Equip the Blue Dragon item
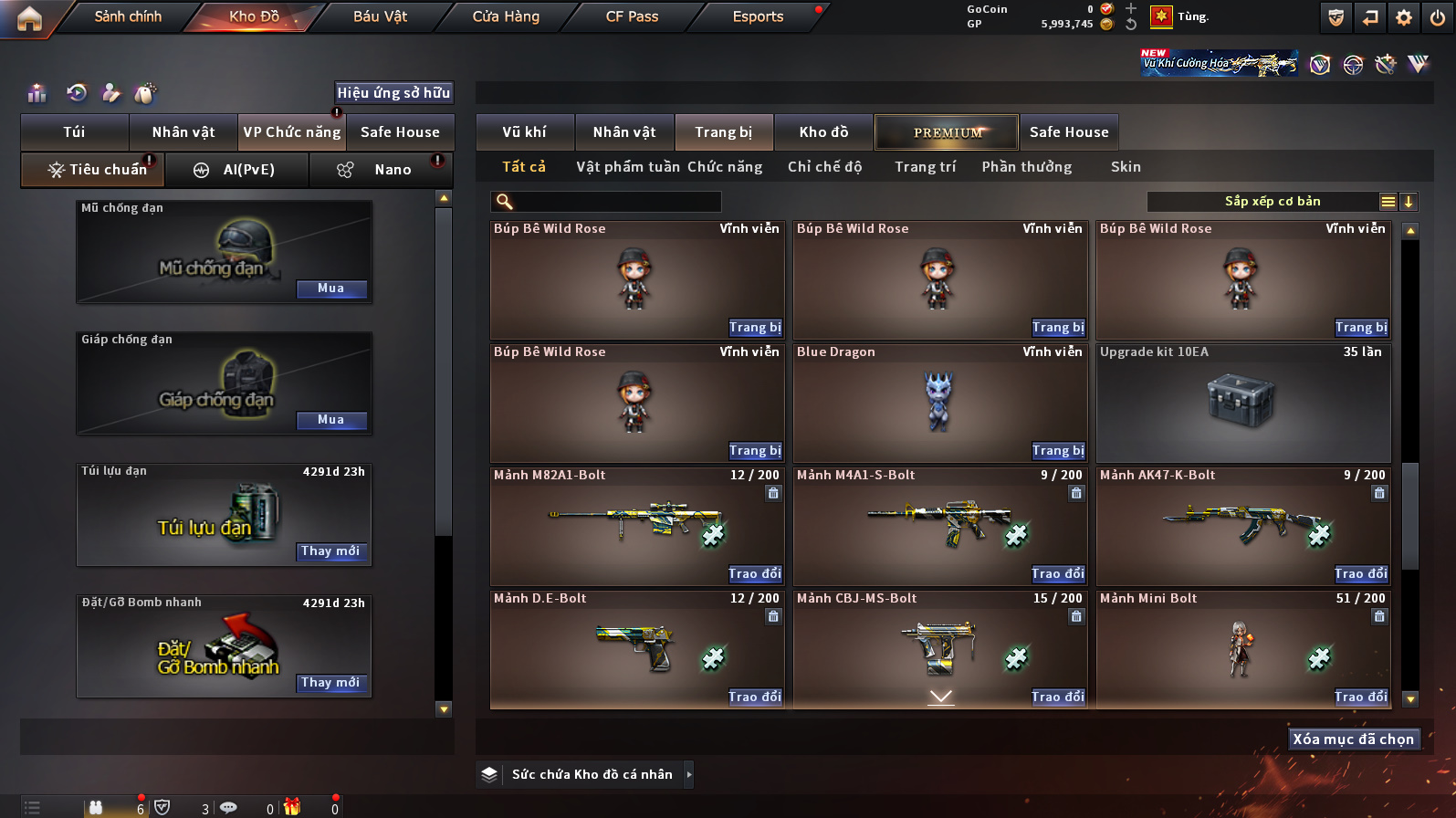 tap(1058, 451)
